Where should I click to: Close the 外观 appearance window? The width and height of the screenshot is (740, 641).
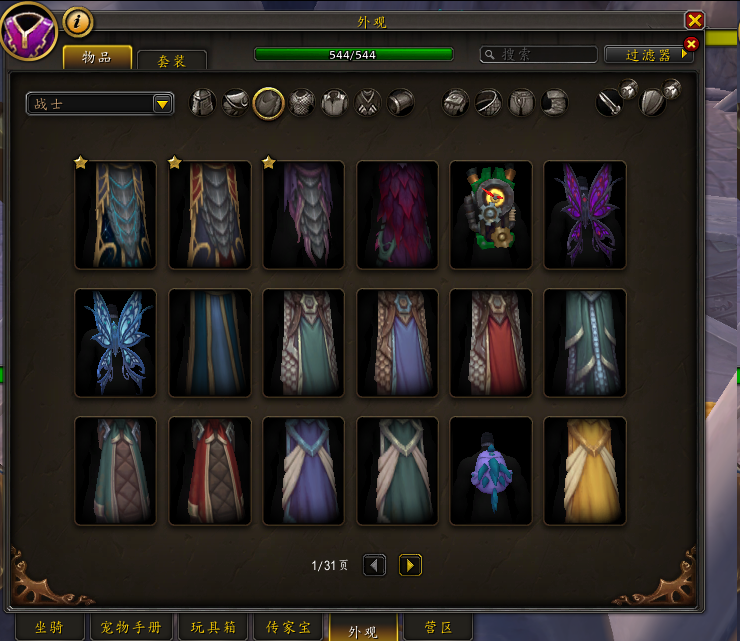(x=694, y=20)
